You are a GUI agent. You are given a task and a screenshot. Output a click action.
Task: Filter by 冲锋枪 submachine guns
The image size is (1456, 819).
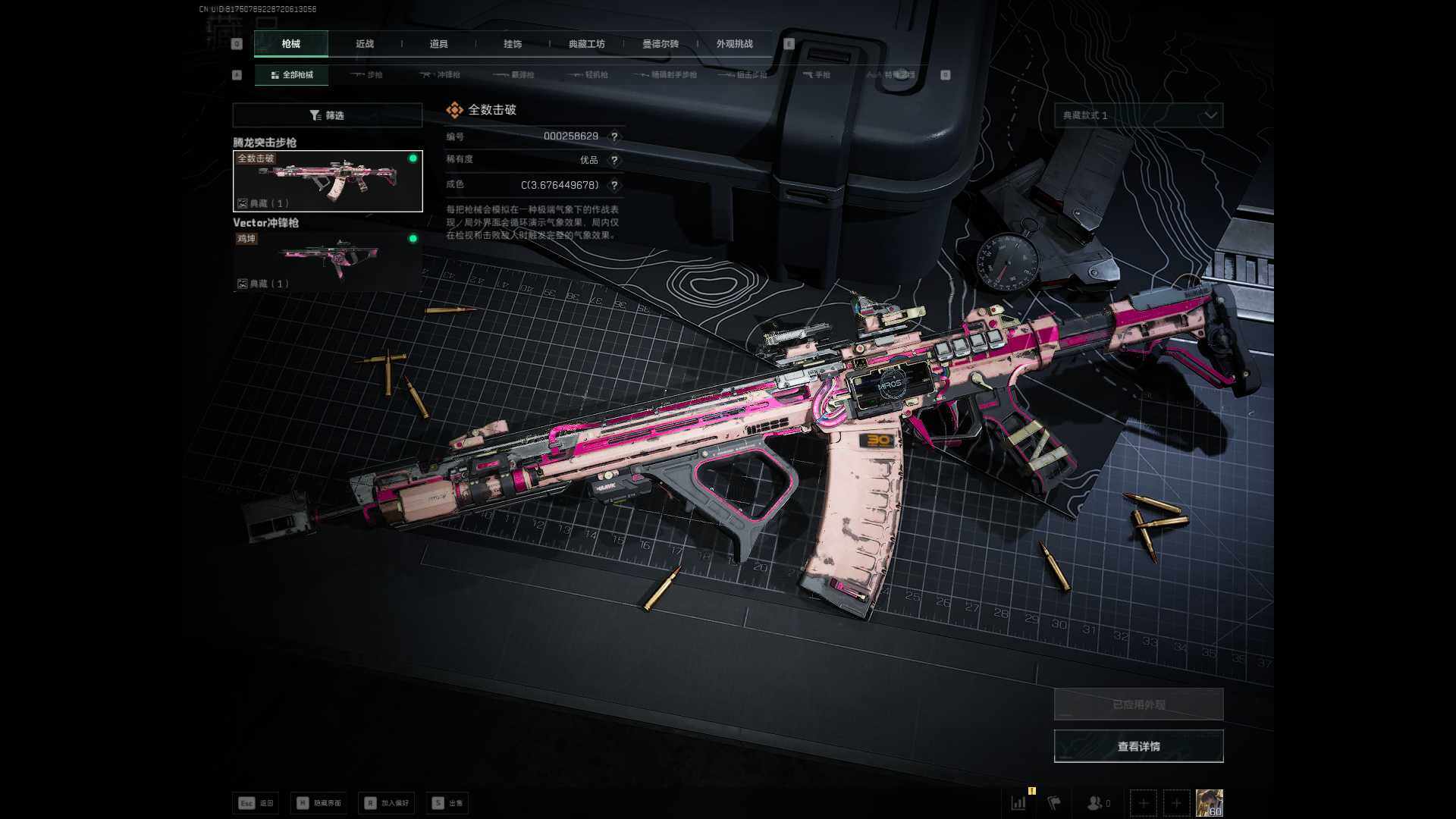click(441, 75)
